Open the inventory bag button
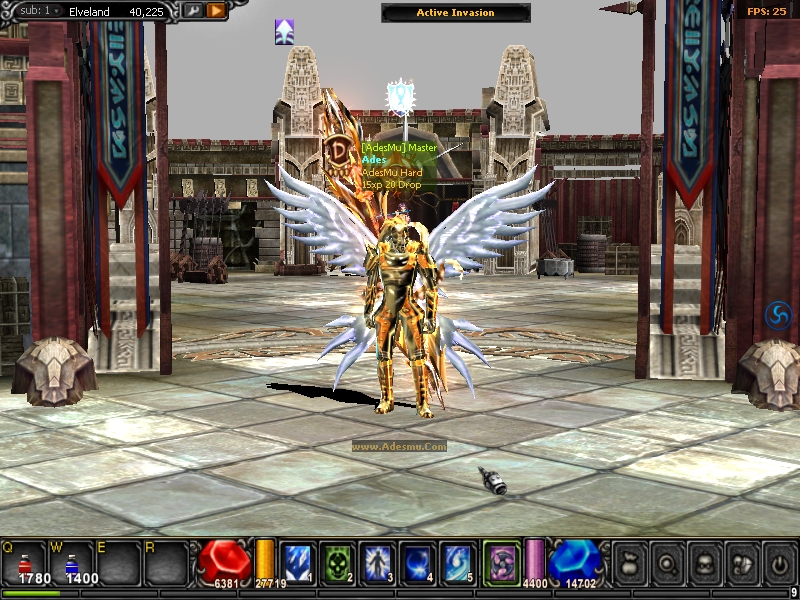The height and width of the screenshot is (600, 800). [x=628, y=563]
